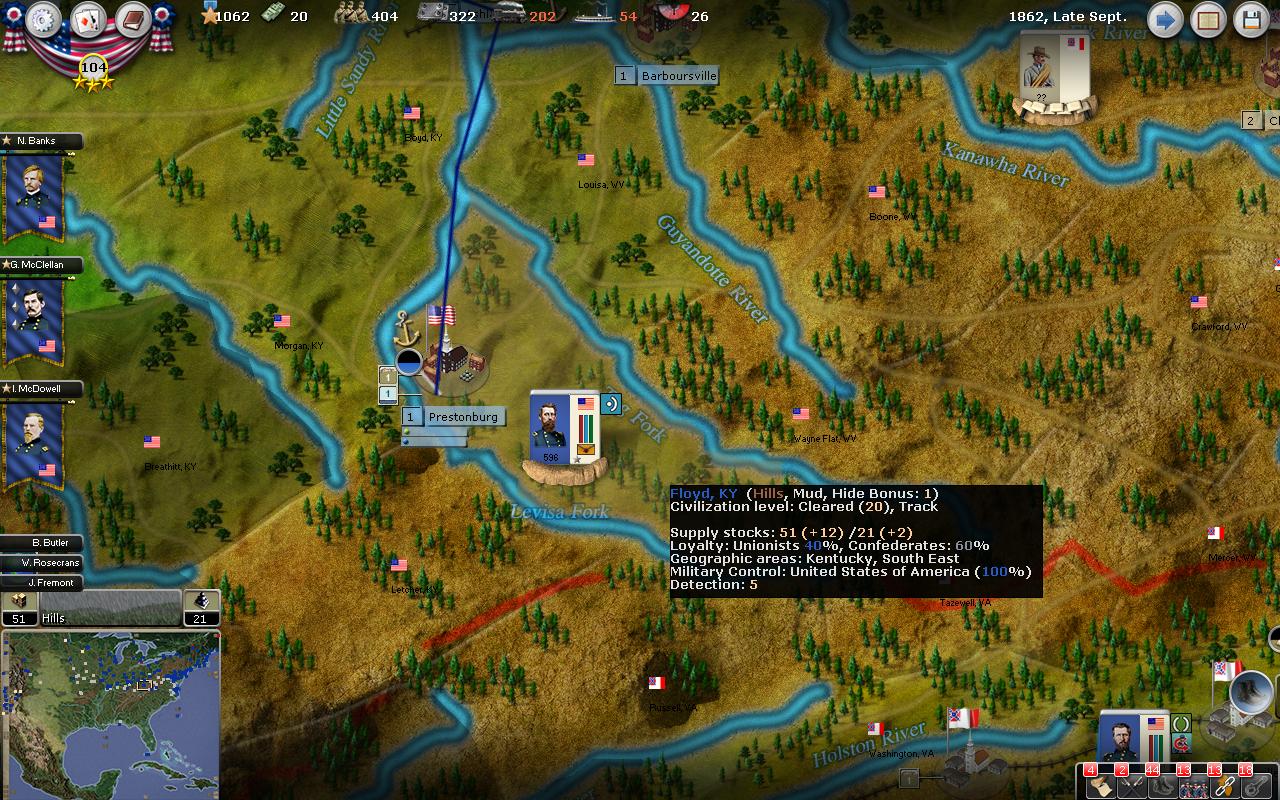The image size is (1280, 800).
Task: Open the brown ledger book
Action: (132, 19)
